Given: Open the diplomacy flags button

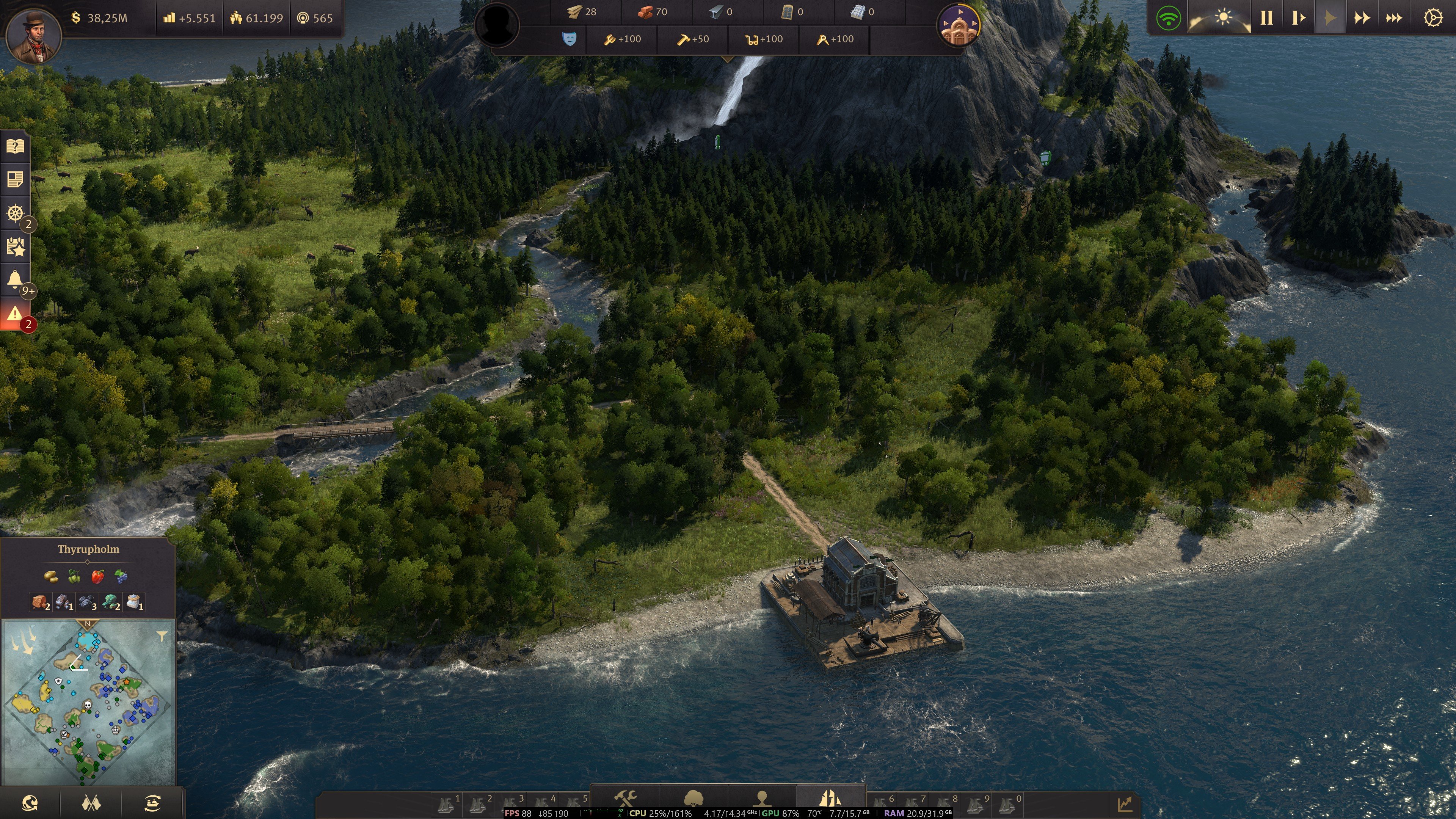Looking at the screenshot, I should click(x=91, y=803).
